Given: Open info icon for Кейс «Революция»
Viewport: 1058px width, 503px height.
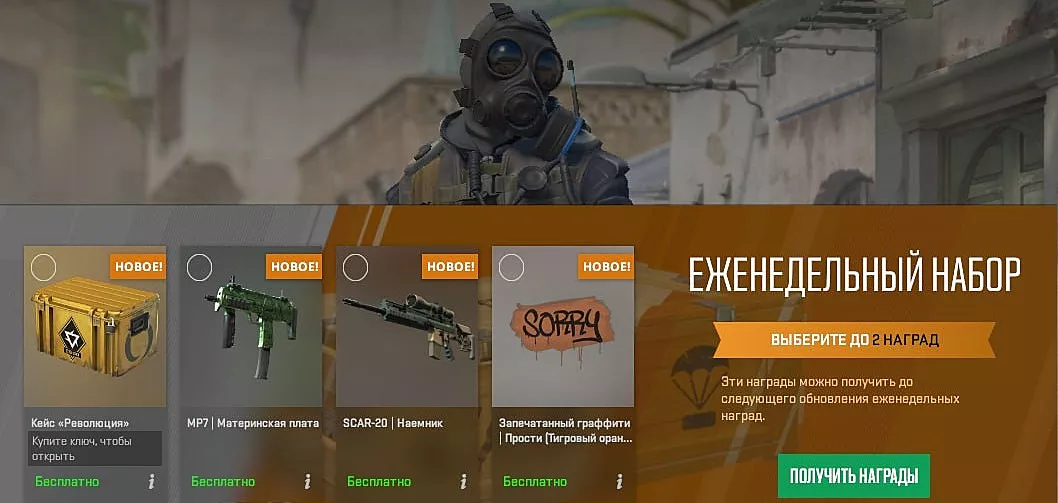Looking at the screenshot, I should pyautogui.click(x=152, y=481).
